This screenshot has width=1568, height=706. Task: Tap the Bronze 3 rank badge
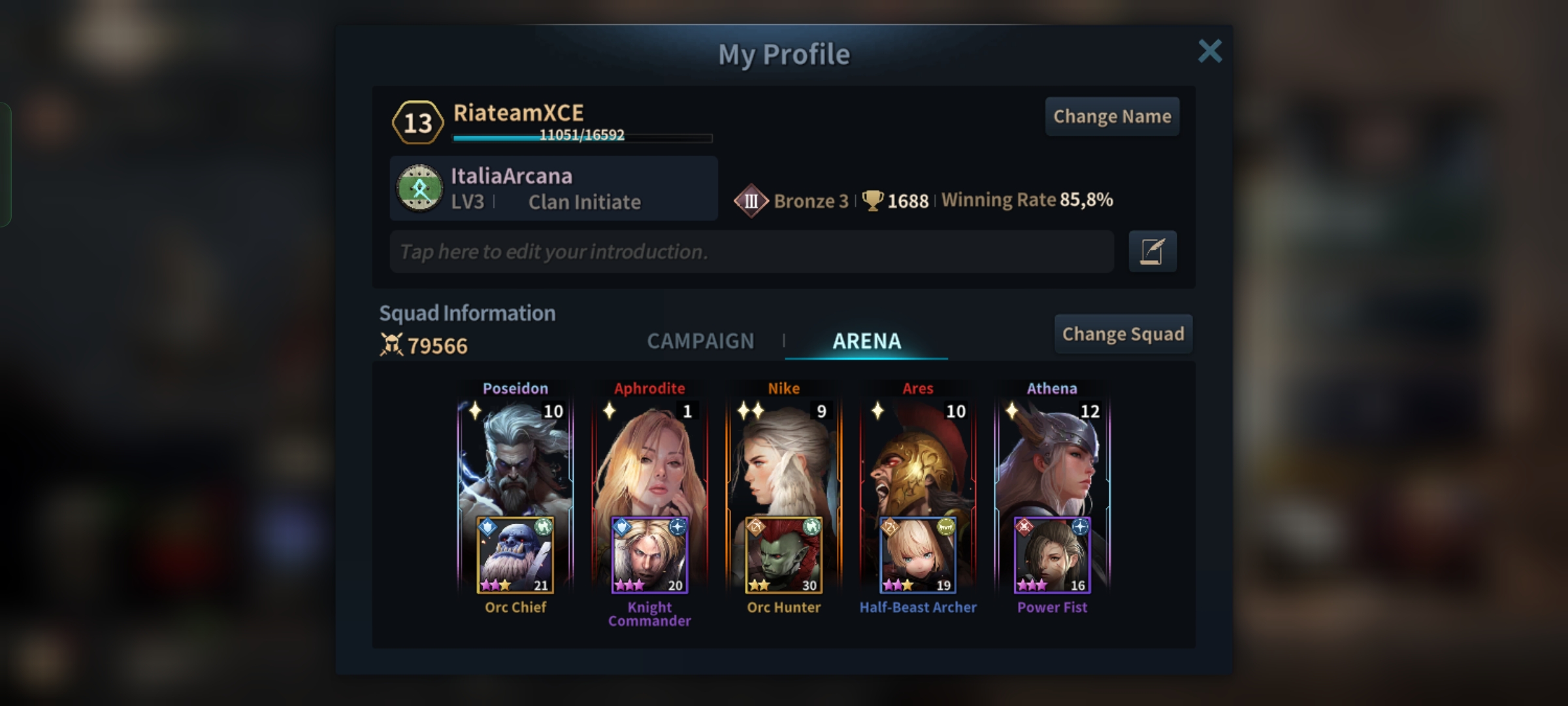click(x=751, y=201)
